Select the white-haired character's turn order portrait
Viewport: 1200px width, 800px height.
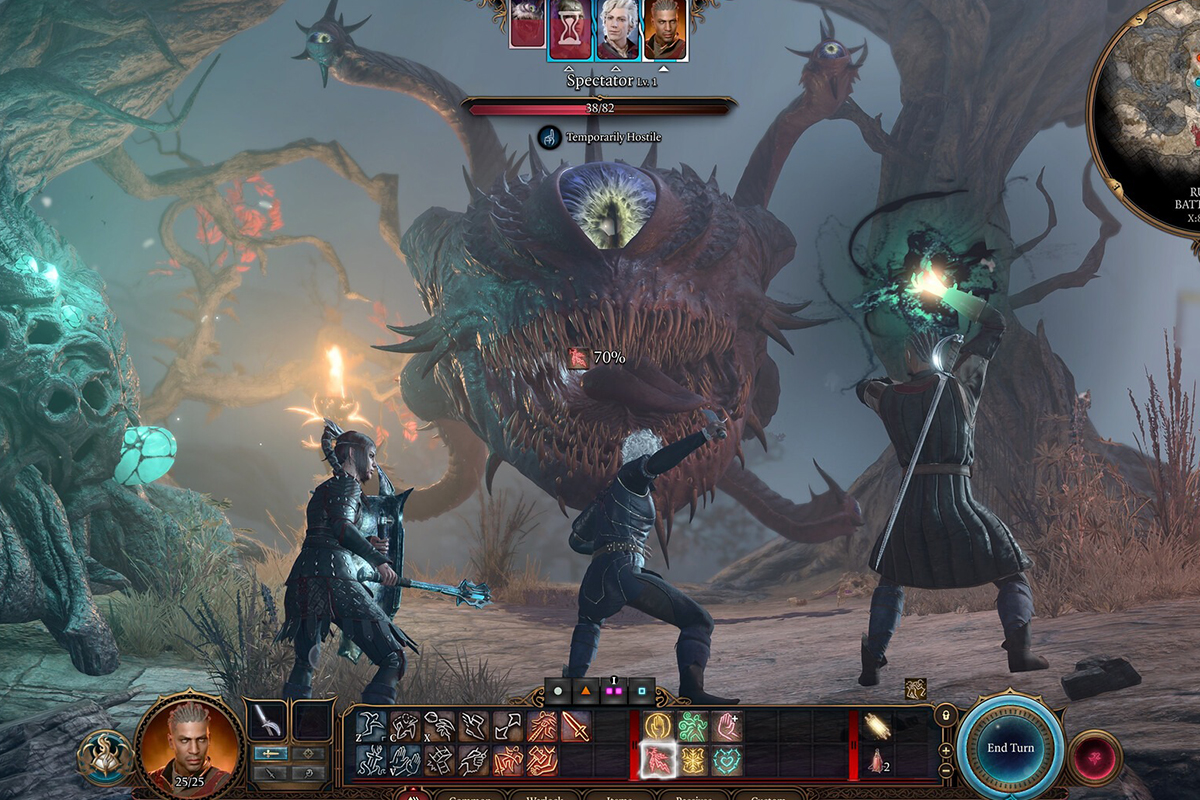618,28
